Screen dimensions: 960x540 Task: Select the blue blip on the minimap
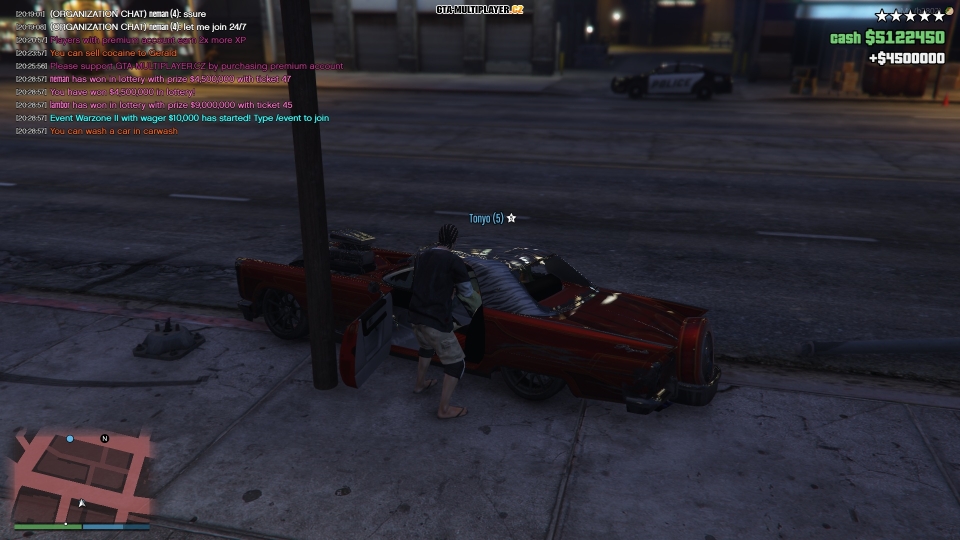pos(70,439)
